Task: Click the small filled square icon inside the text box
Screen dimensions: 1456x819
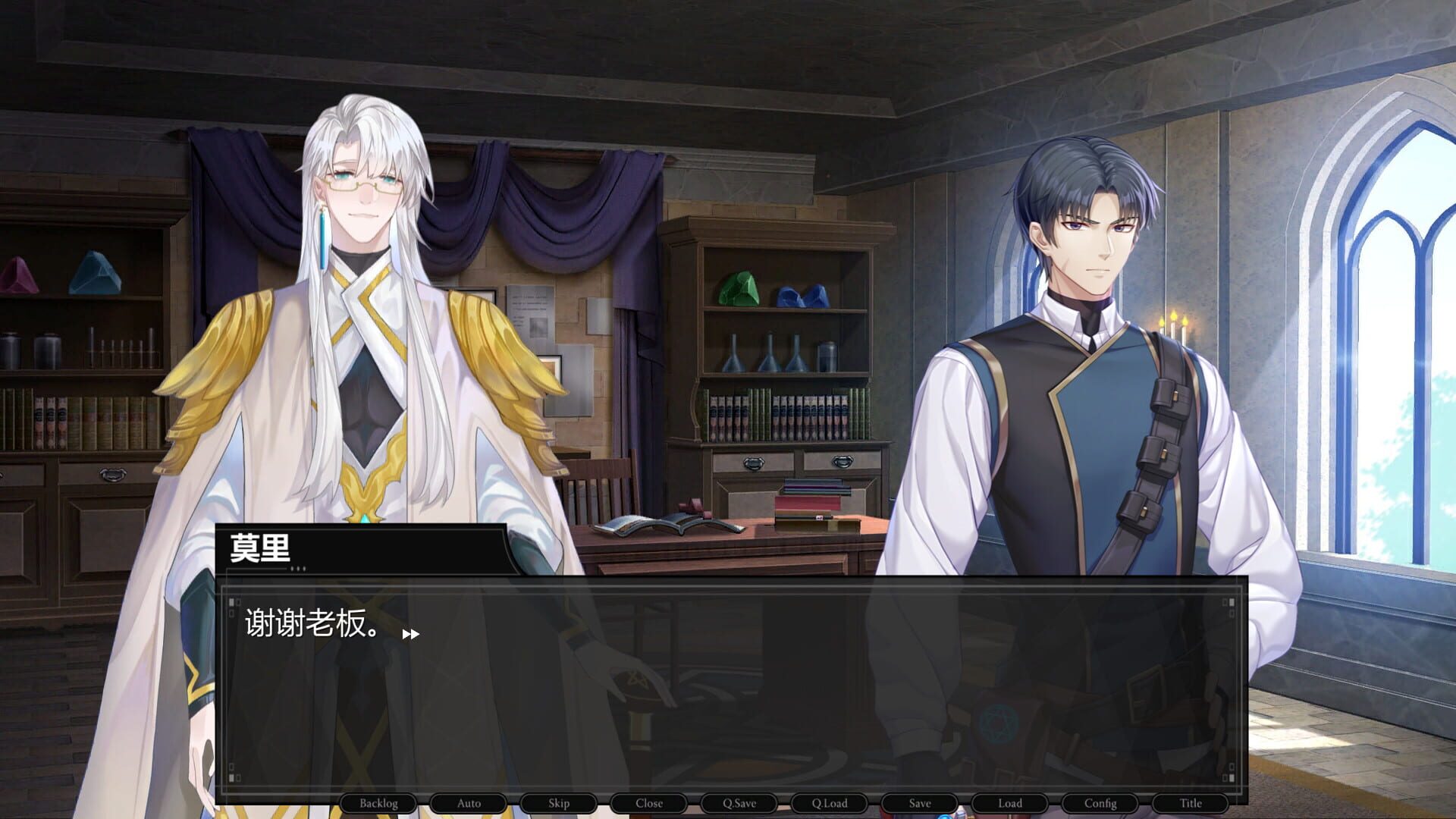Action: [231, 601]
